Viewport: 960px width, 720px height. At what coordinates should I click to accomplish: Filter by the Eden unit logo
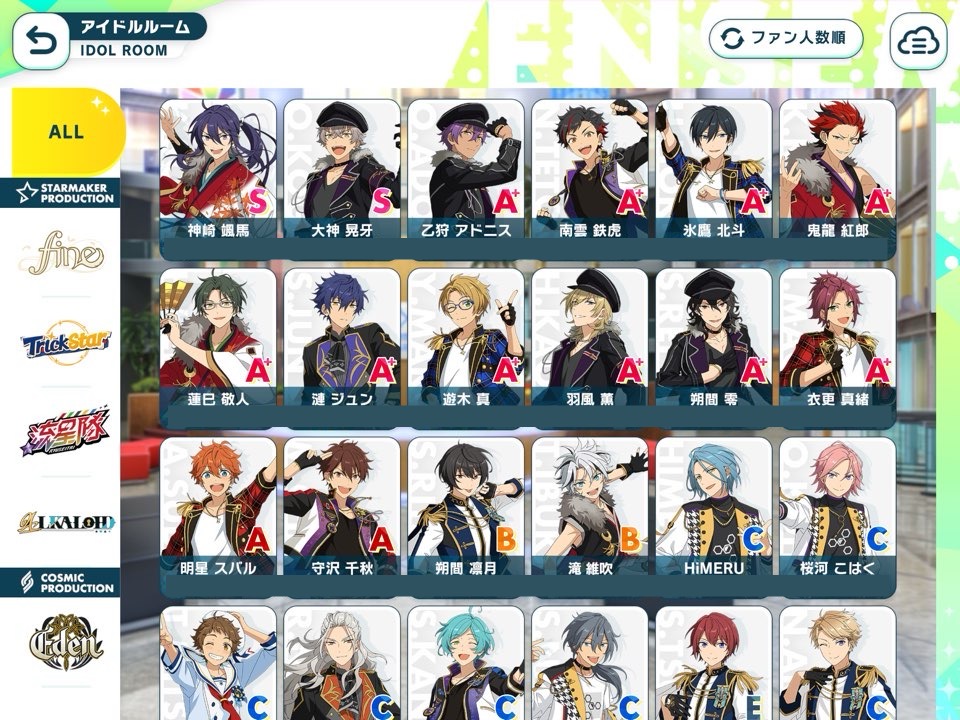[x=67, y=638]
